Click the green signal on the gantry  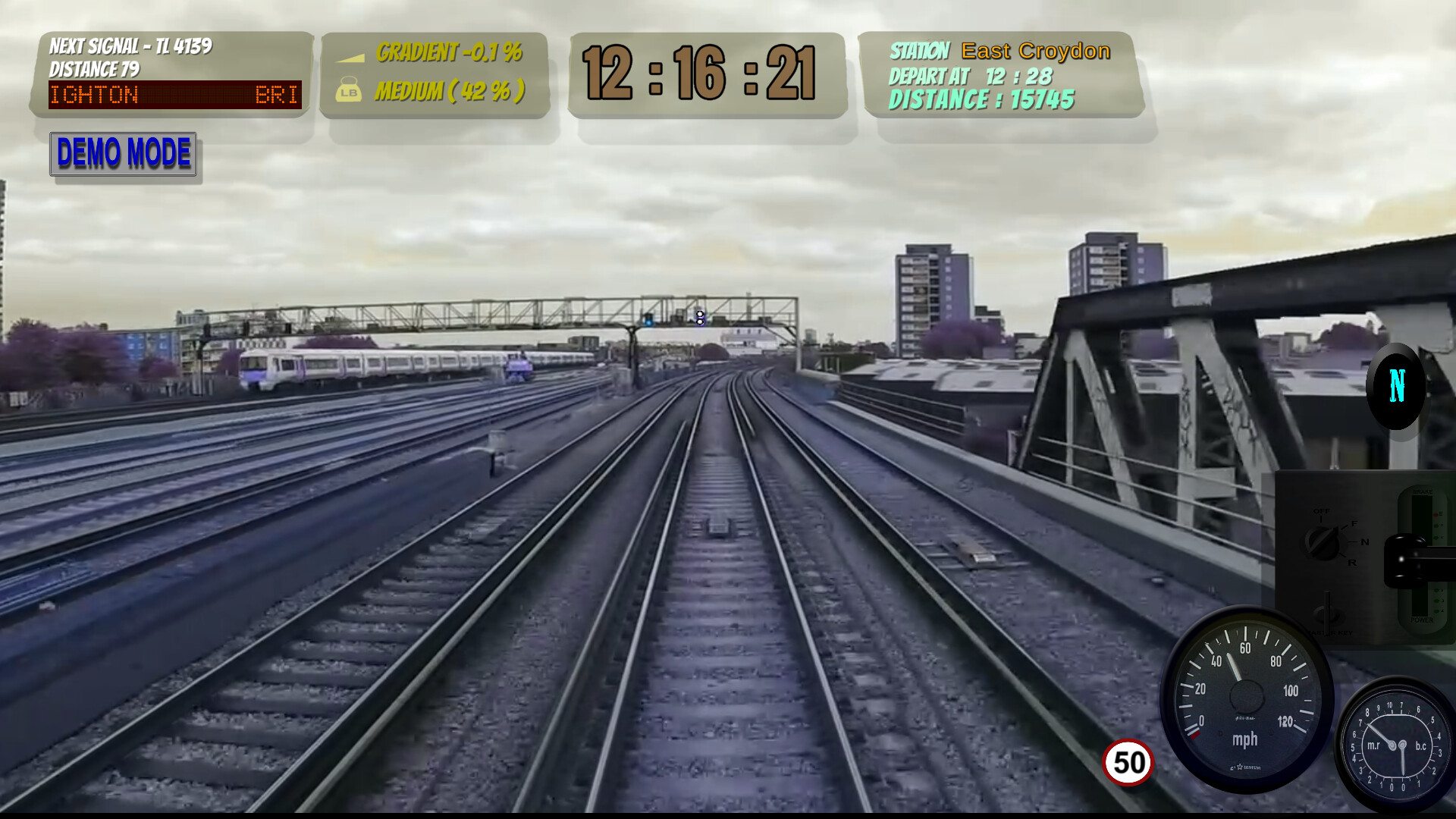click(648, 322)
